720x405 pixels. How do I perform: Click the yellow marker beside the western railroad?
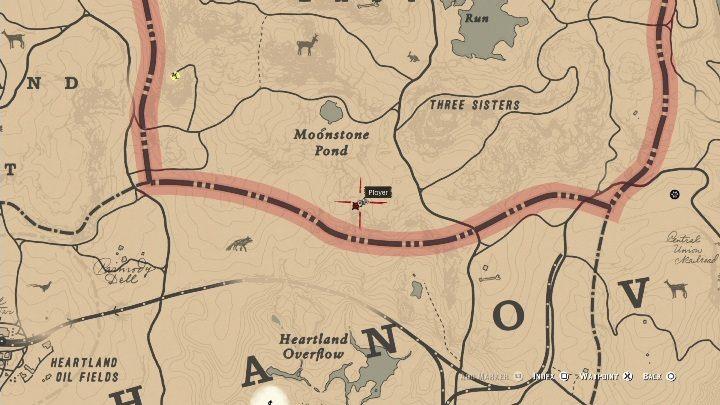176,74
